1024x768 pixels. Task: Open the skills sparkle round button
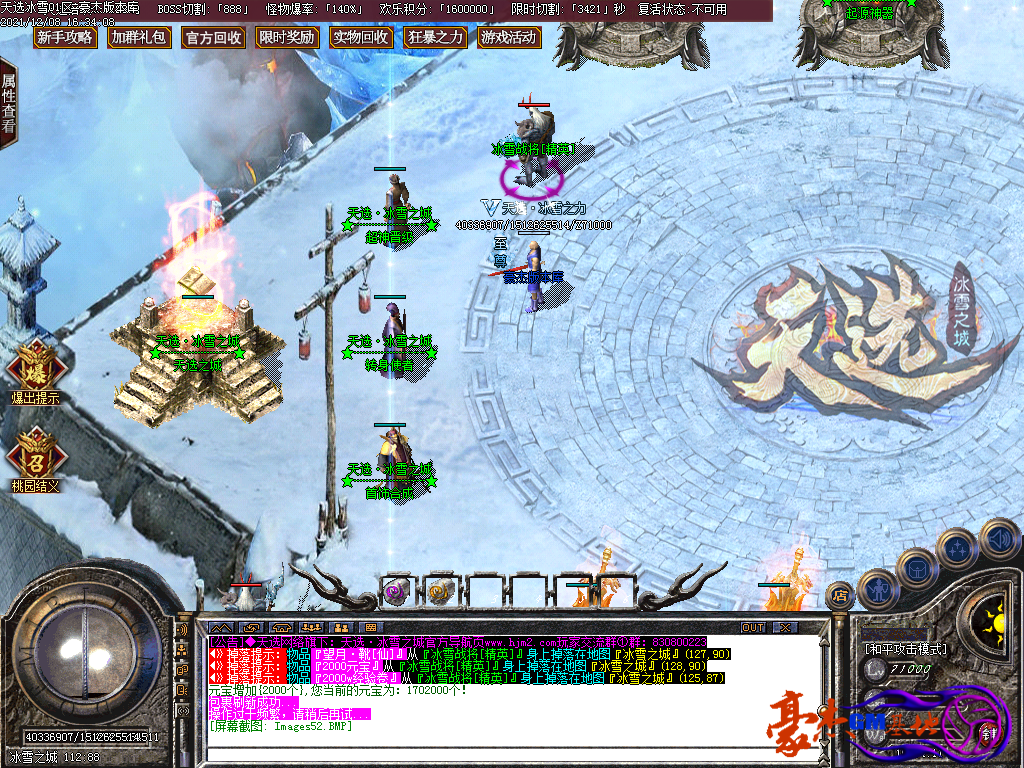point(957,548)
